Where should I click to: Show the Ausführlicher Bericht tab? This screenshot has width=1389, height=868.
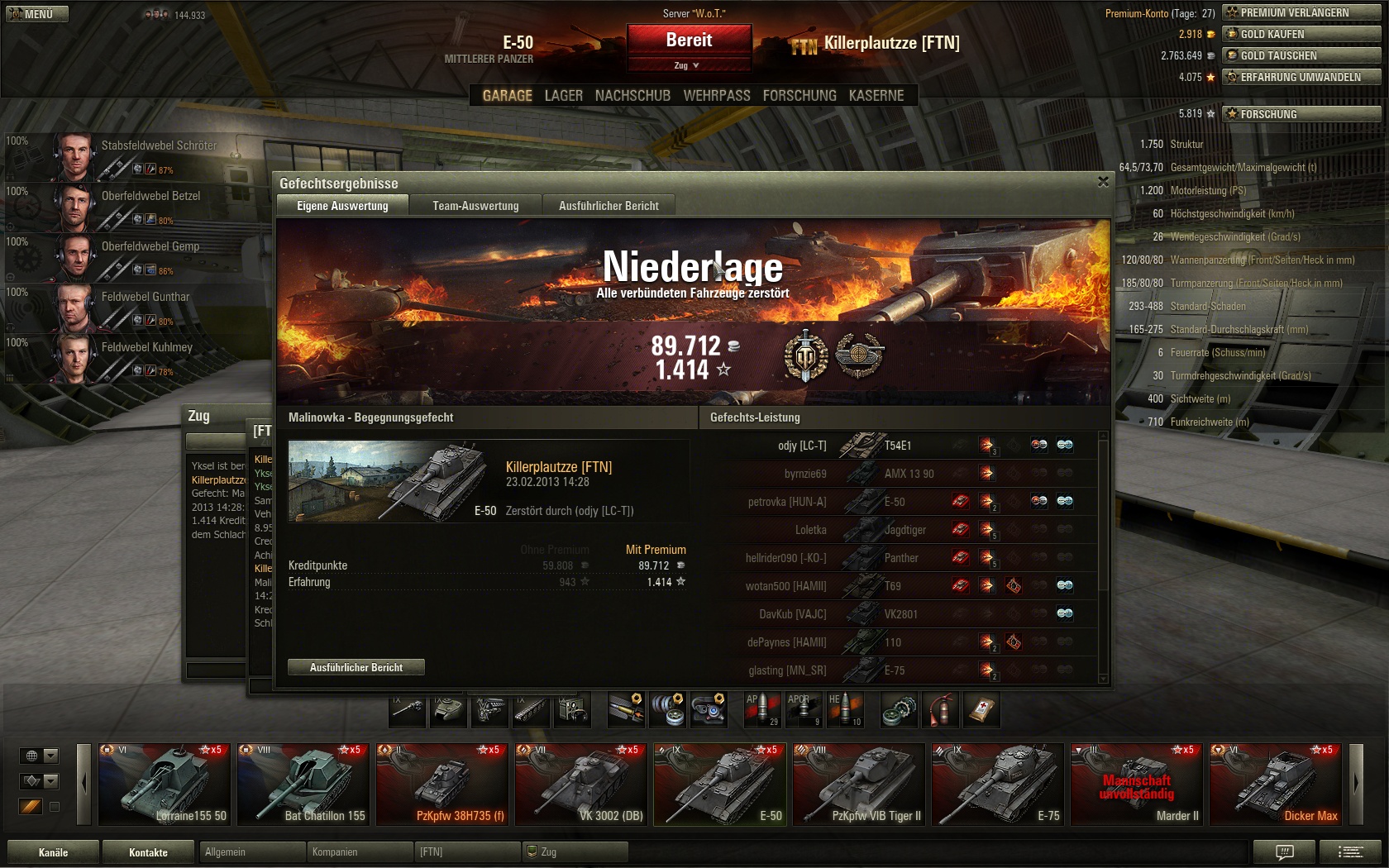609,206
